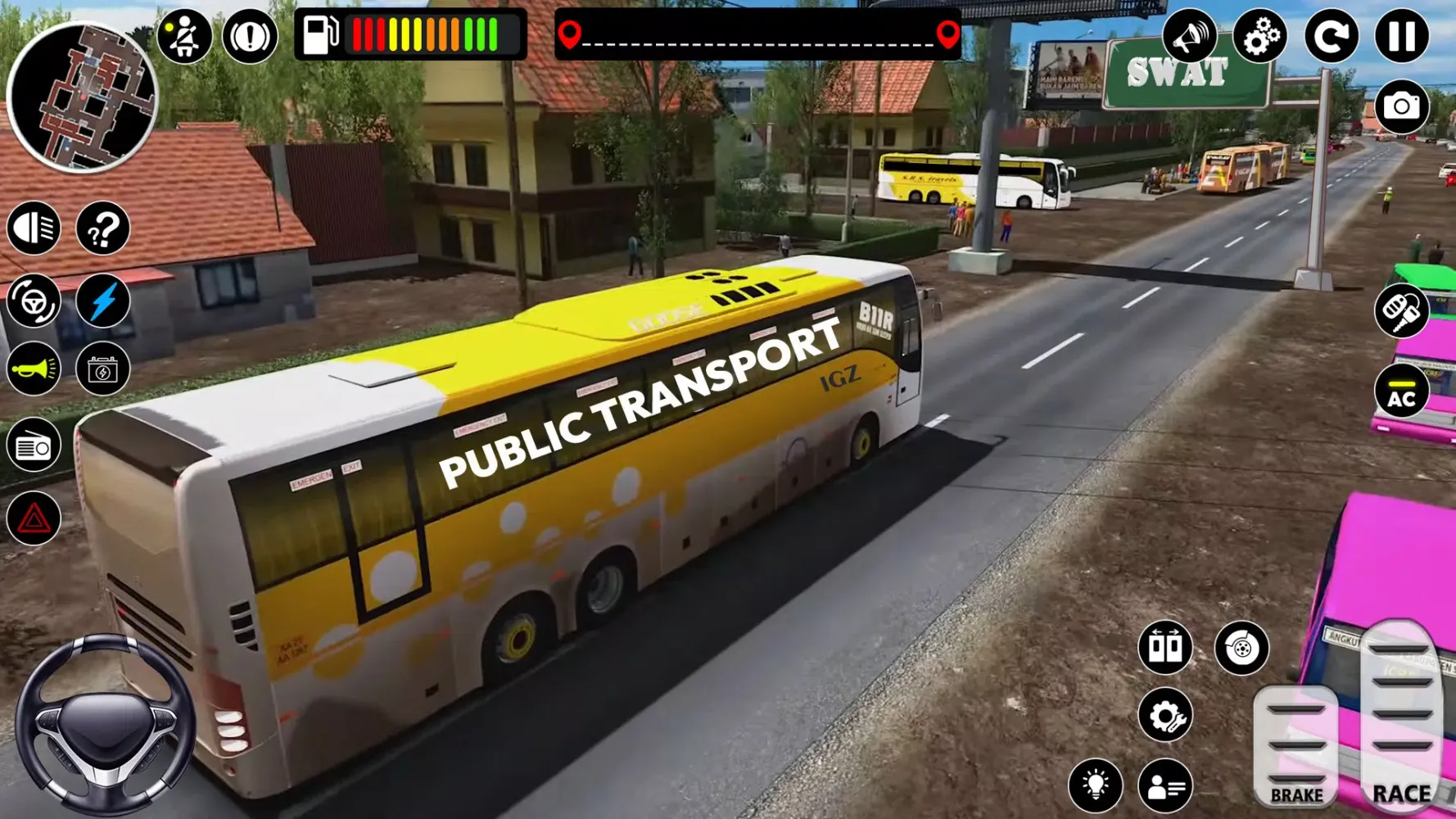This screenshot has width=1456, height=819.
Task: Switch view with the camera button
Action: point(1401,106)
